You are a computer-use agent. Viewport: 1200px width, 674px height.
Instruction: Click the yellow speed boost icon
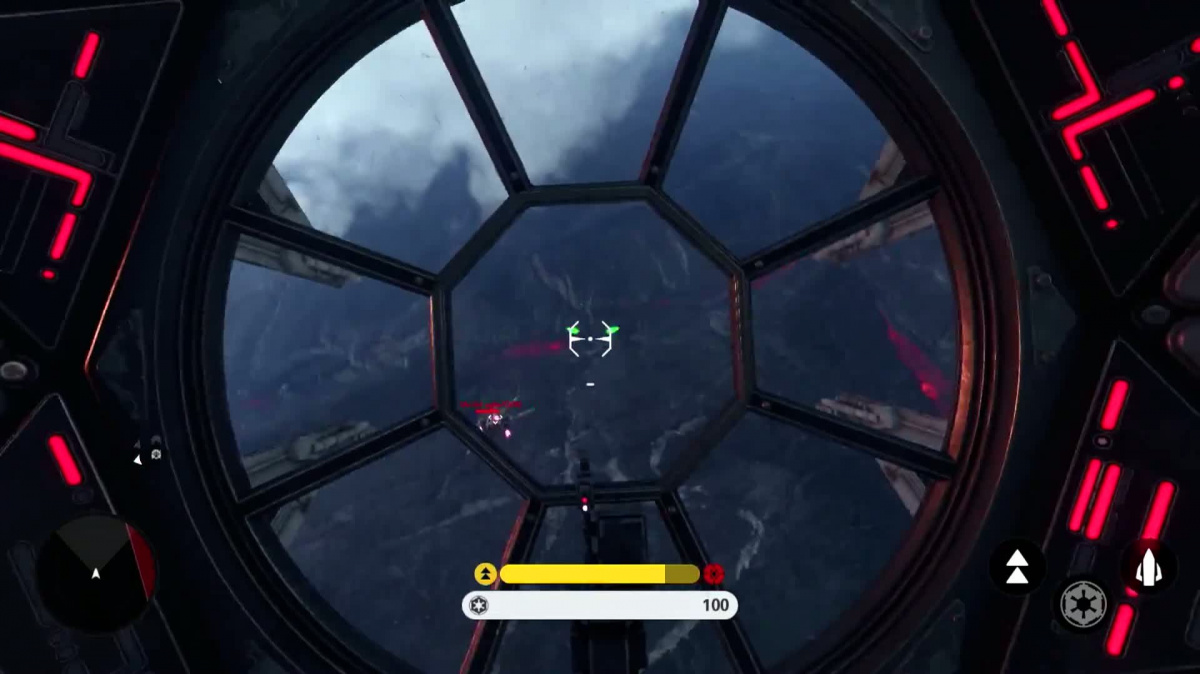click(x=485, y=574)
